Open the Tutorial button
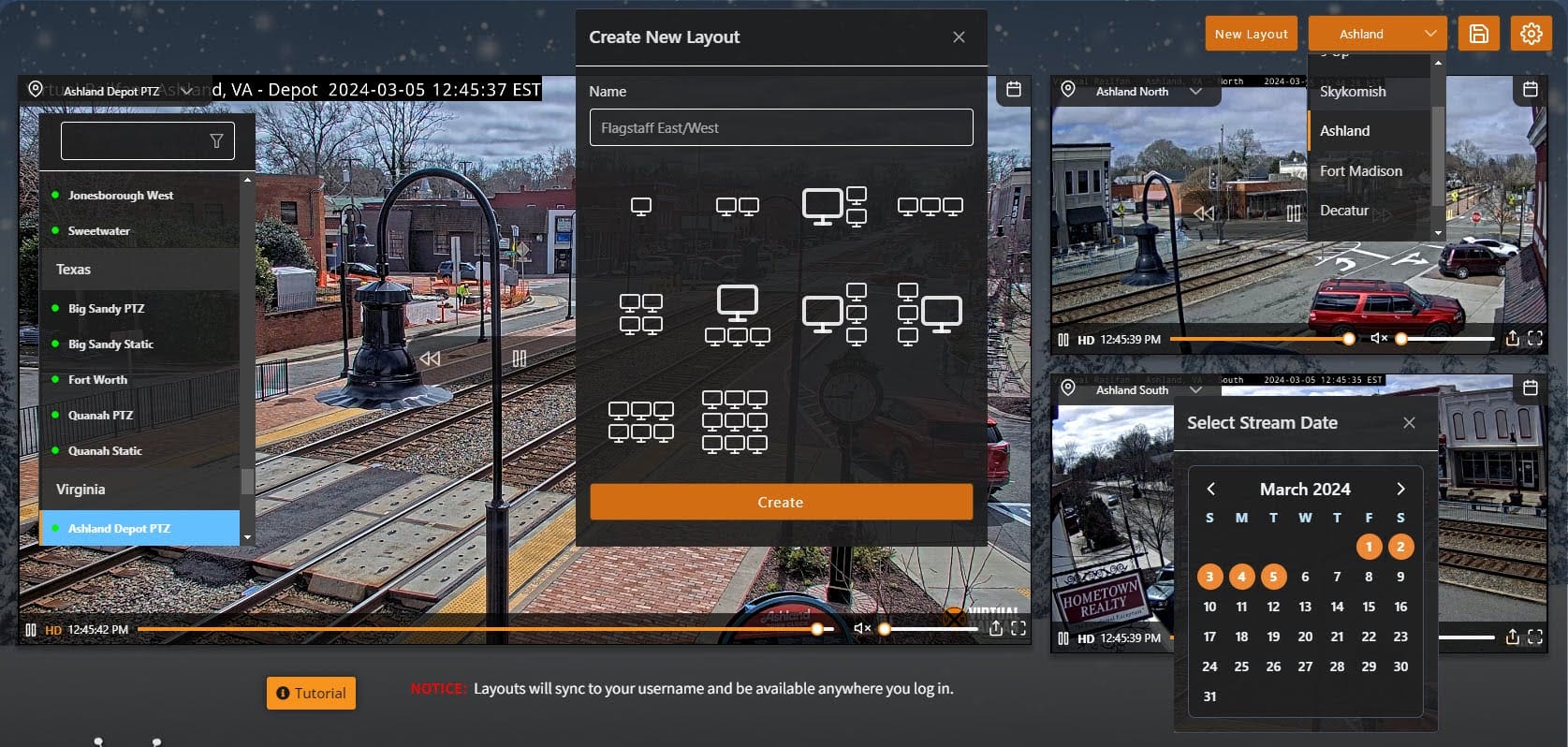Screen dimensions: 1568x747 (311, 693)
